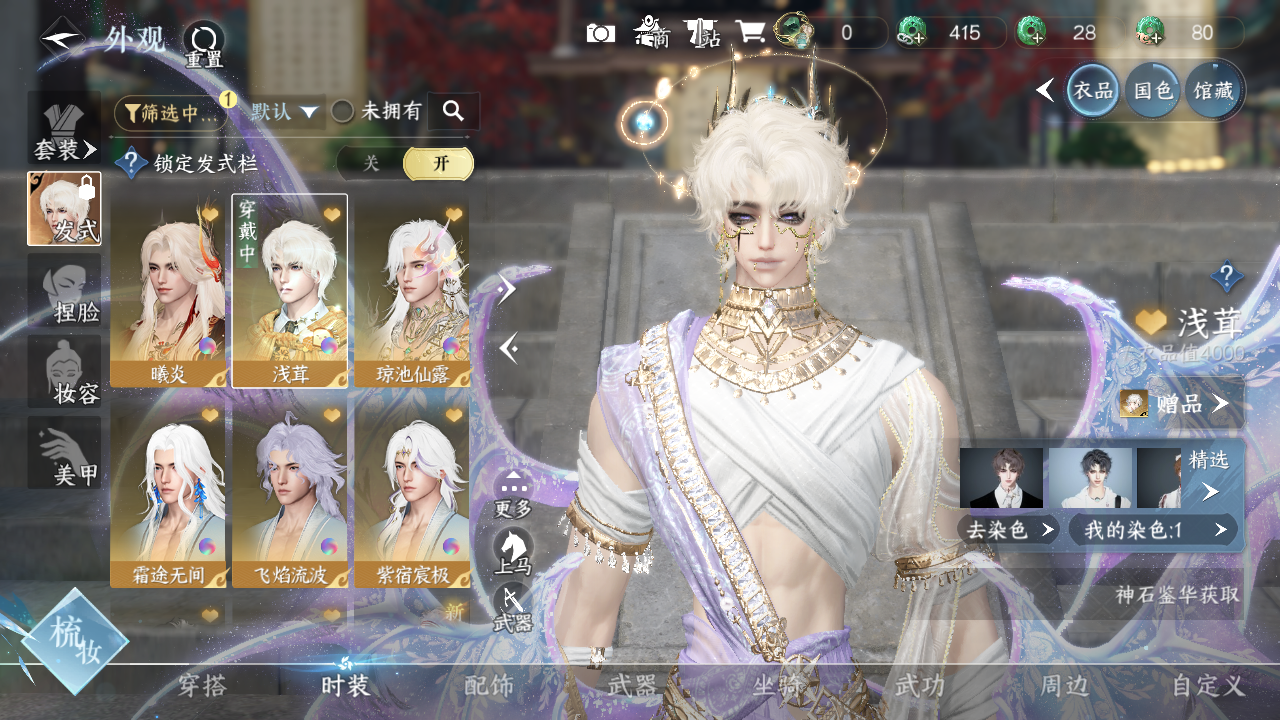Screen dimensions: 1280x720
Task: Open the 默认 sort dropdown
Action: (285, 112)
